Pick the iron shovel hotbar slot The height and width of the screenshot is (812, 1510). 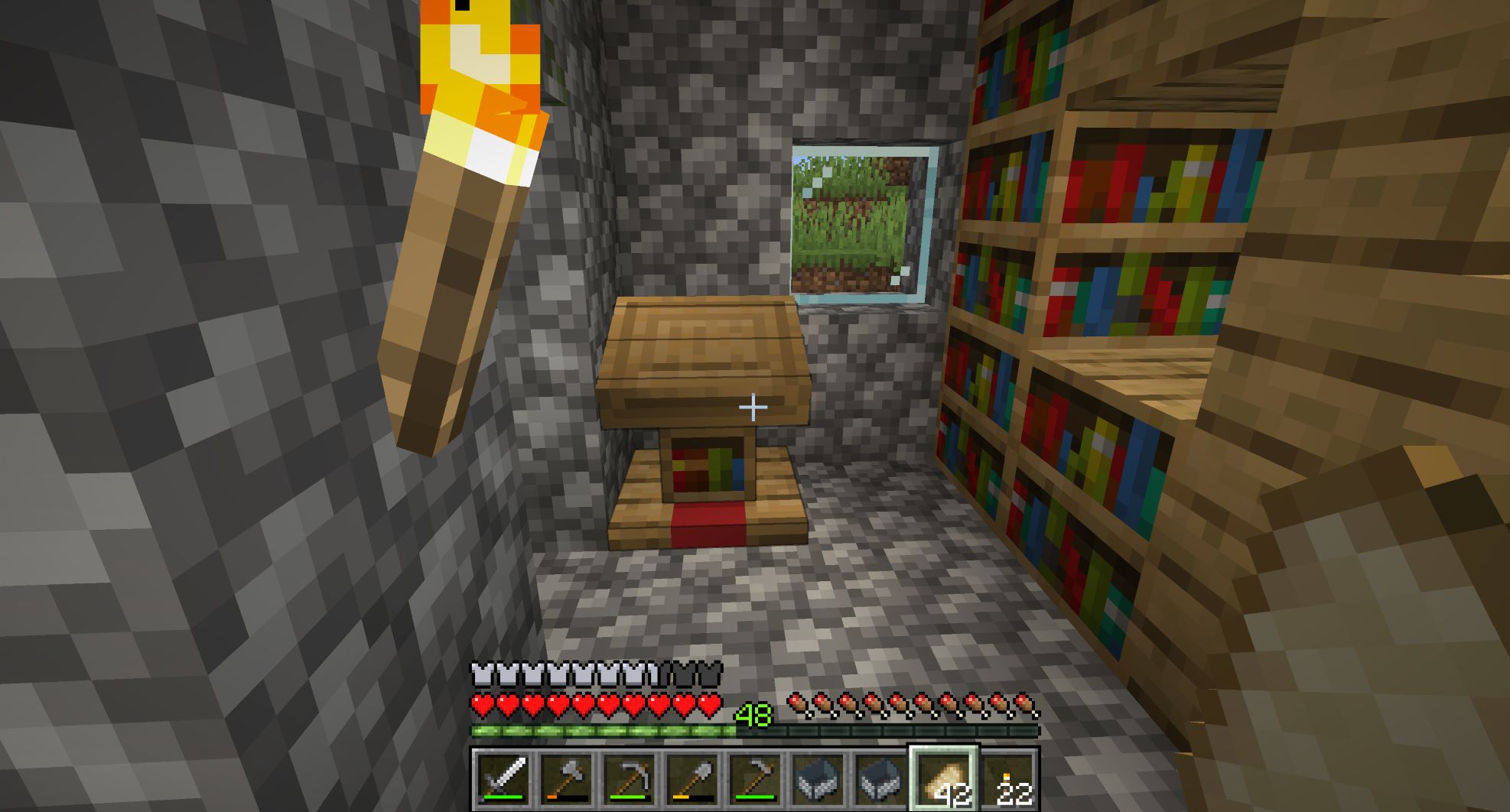tap(691, 778)
